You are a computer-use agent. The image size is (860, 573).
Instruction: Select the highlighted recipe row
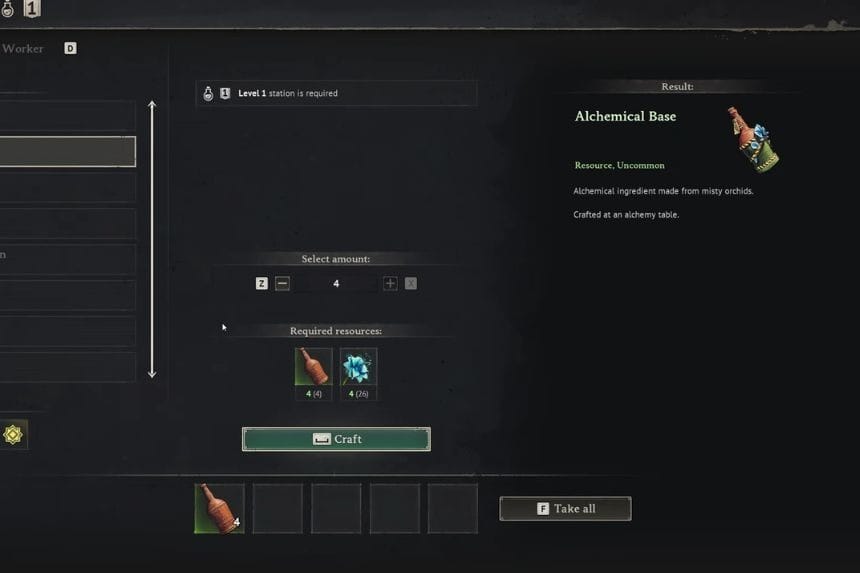[66, 152]
